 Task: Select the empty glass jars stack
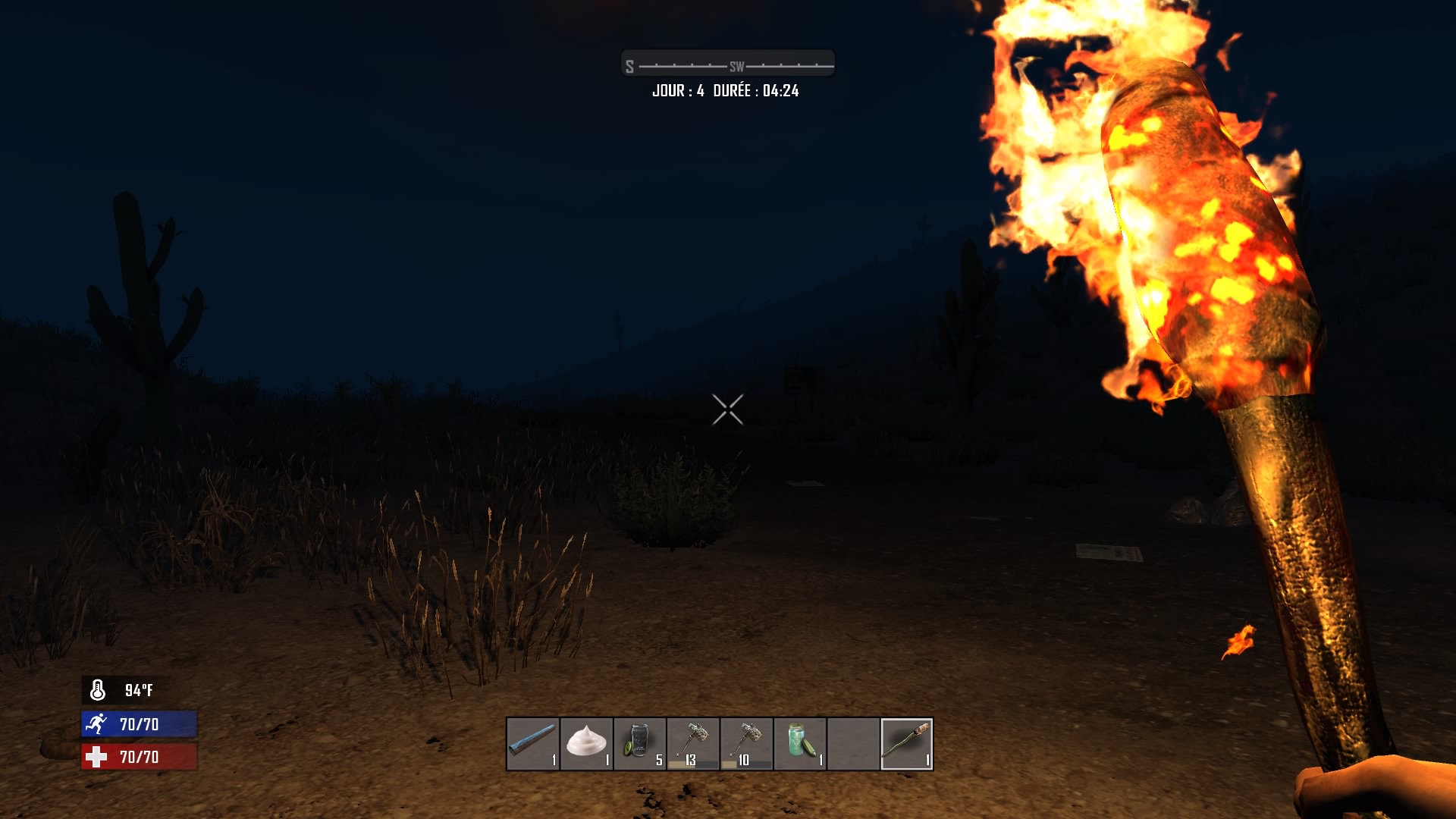640,743
